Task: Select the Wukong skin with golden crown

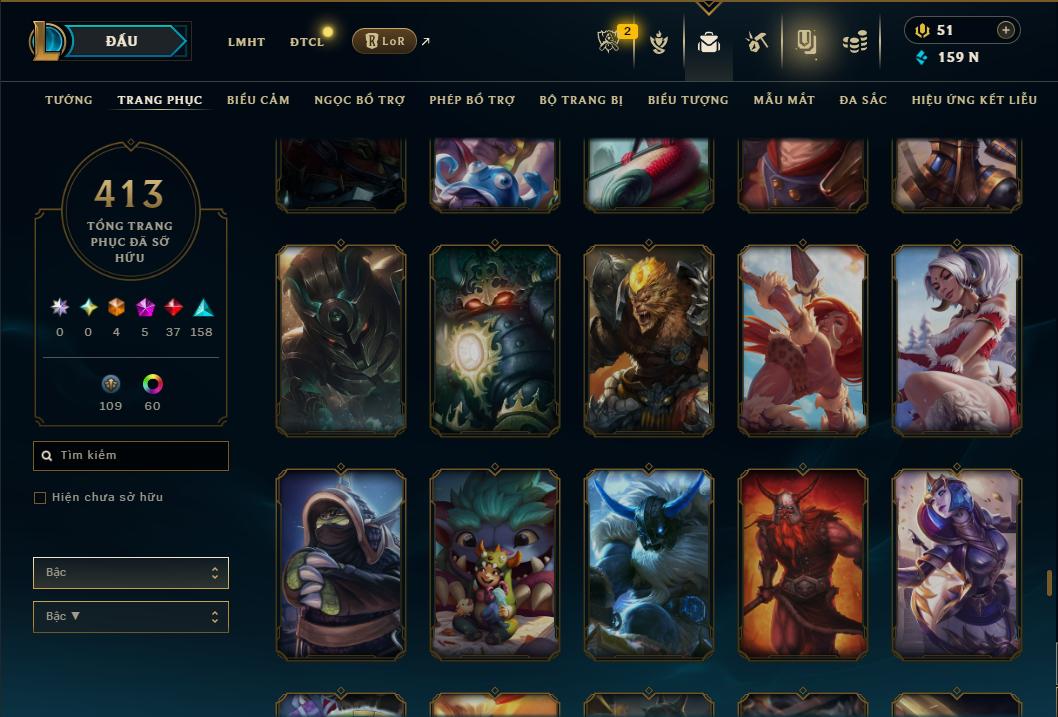Action: pos(649,341)
